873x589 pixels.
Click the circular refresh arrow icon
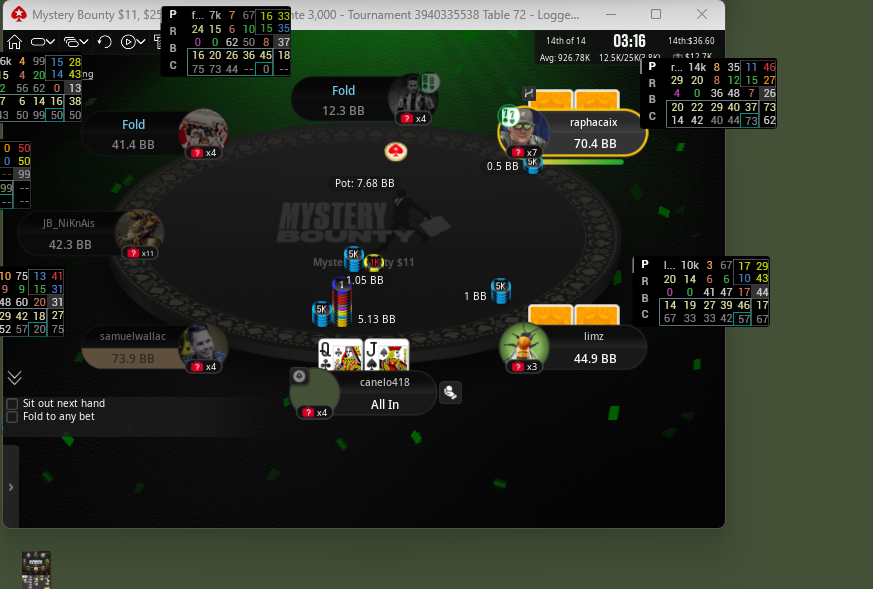[x=105, y=42]
